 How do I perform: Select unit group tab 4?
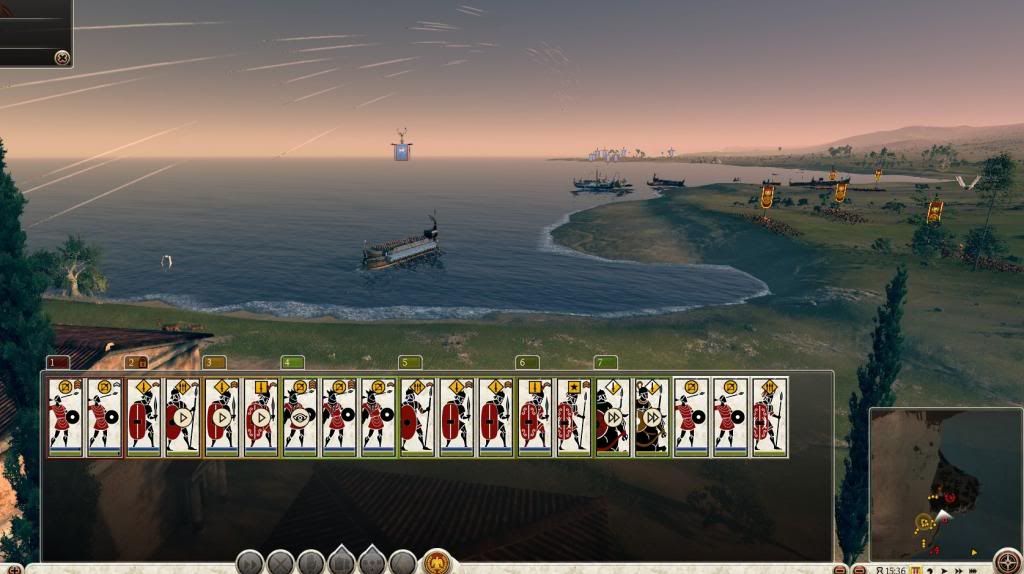[292, 362]
